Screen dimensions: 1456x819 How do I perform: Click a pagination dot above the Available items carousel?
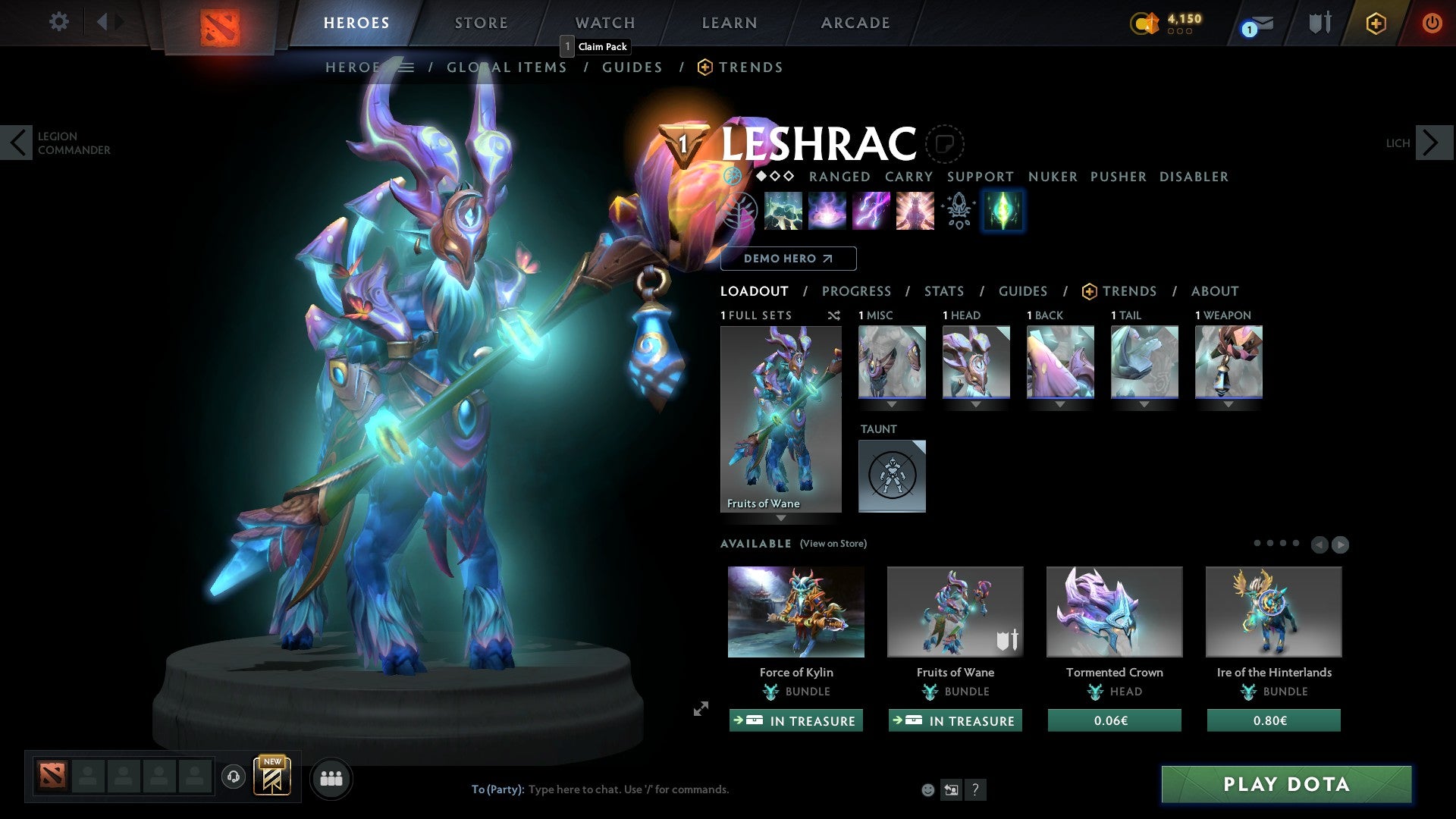[1257, 543]
